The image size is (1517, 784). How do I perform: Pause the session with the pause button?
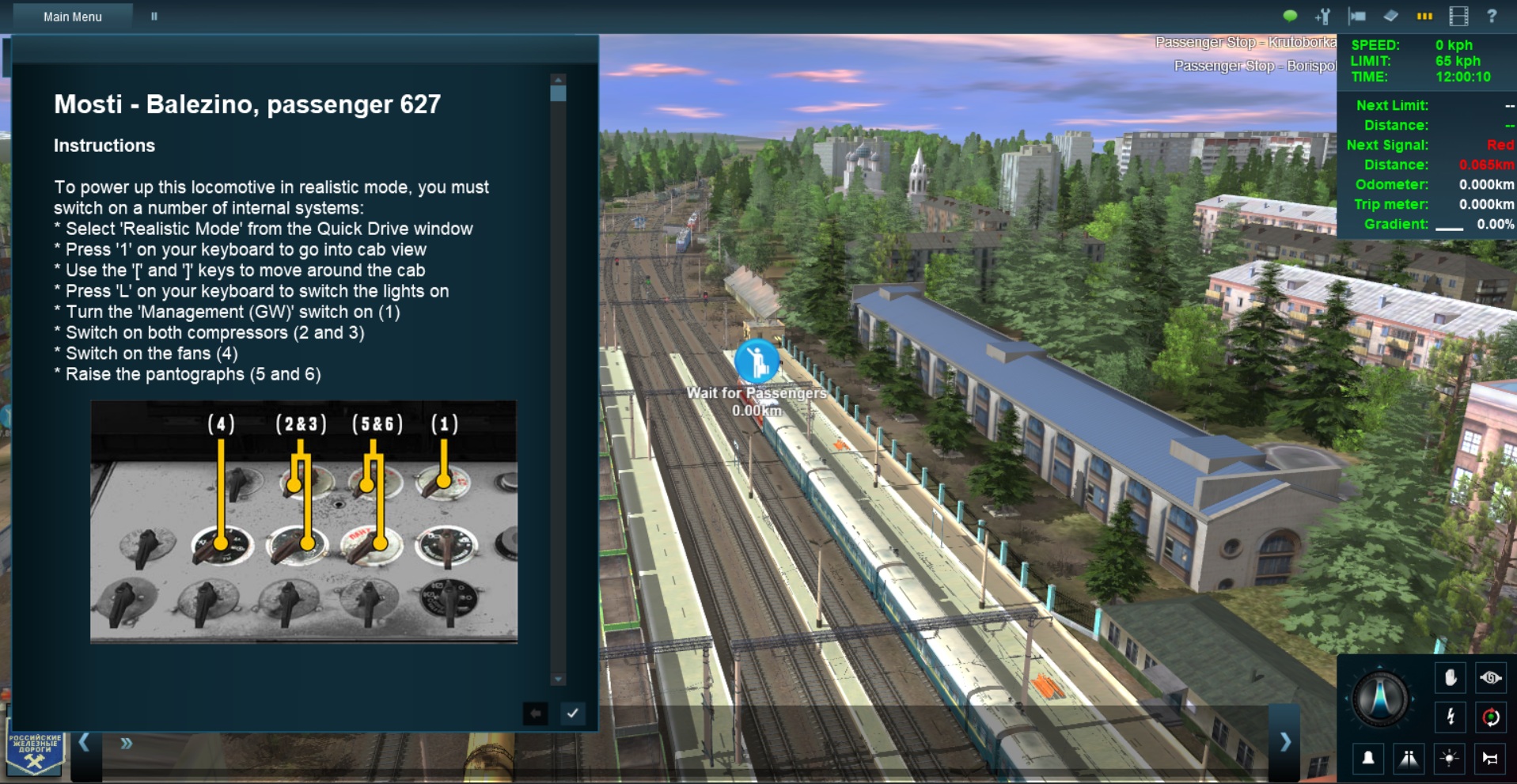pyautogui.click(x=154, y=17)
